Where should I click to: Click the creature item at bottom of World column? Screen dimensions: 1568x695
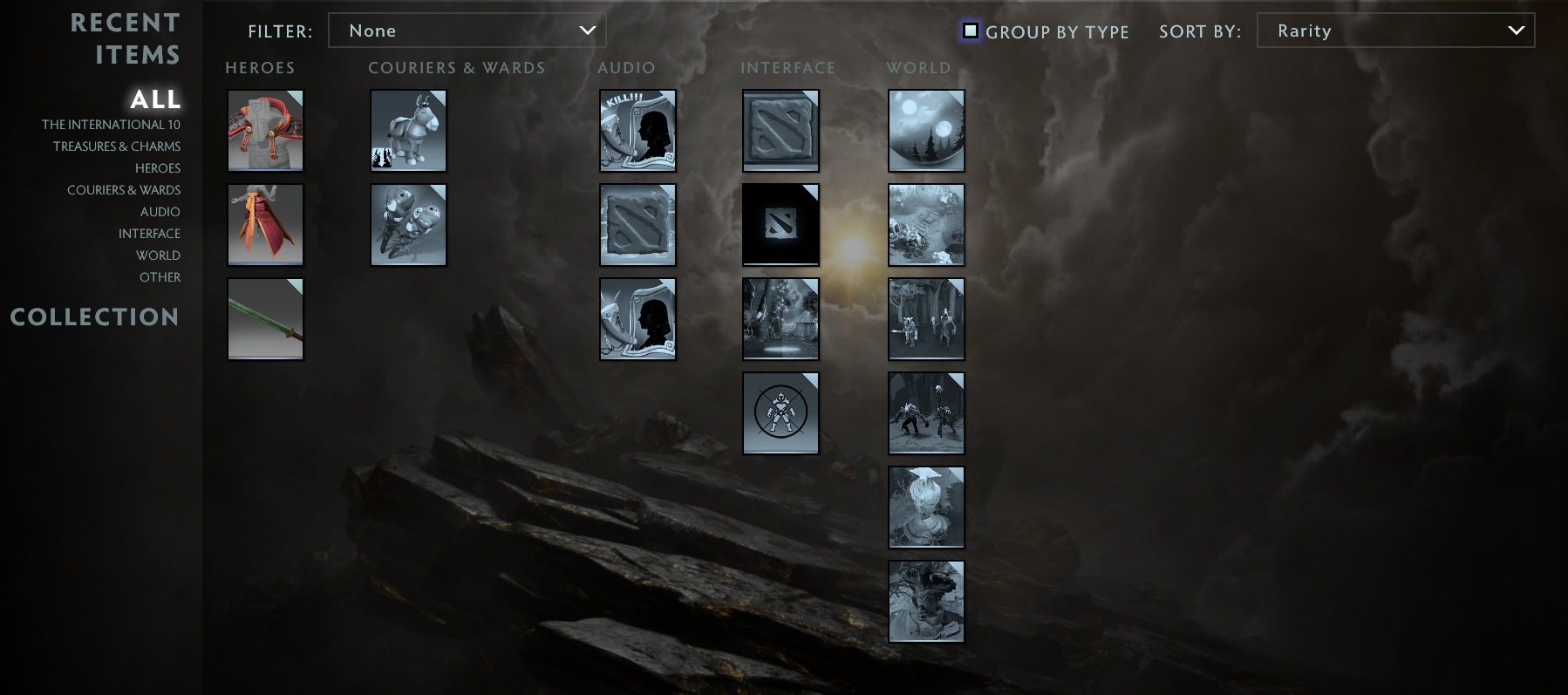tap(926, 601)
